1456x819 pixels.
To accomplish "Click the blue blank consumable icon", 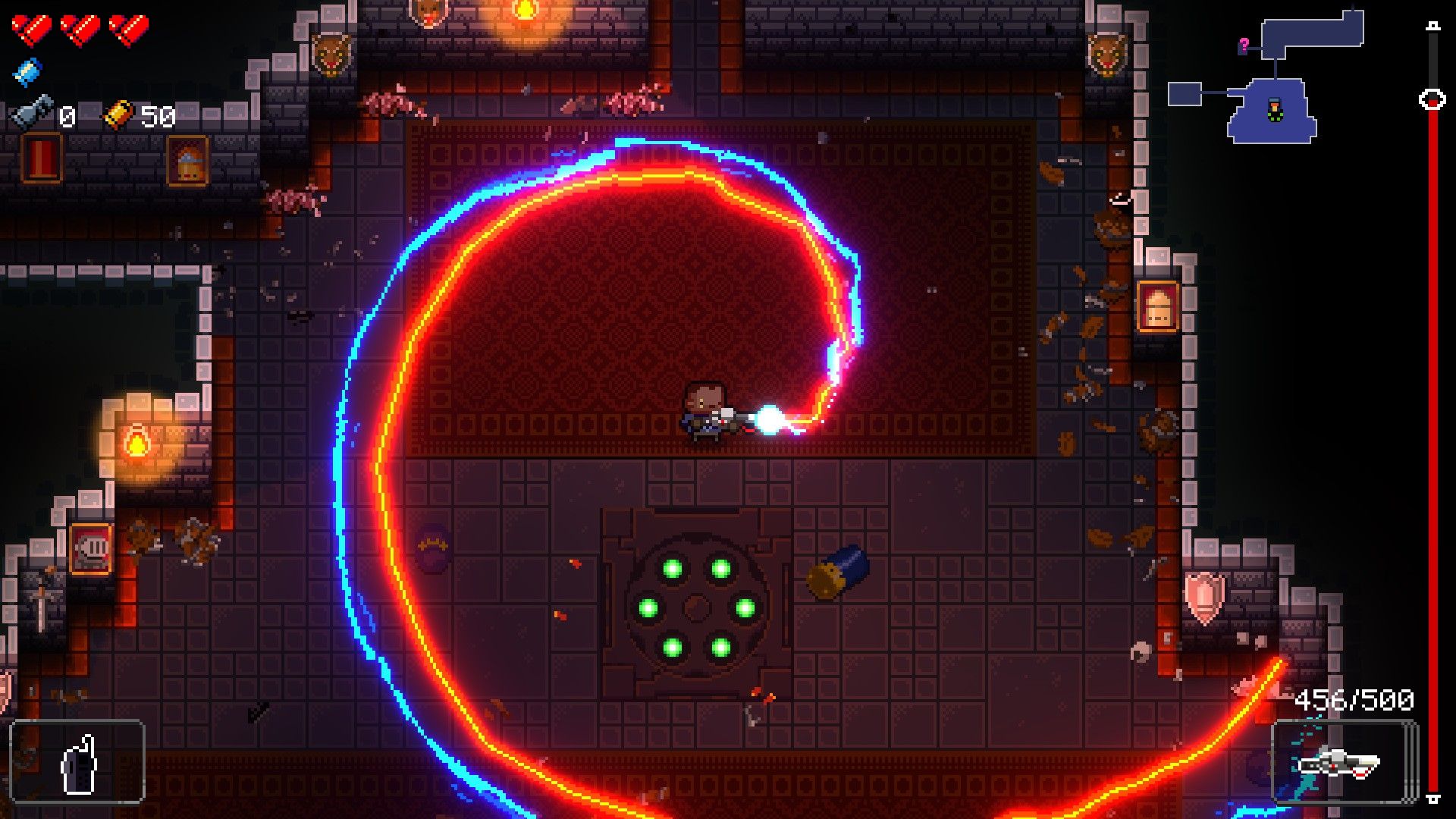I will click(27, 71).
